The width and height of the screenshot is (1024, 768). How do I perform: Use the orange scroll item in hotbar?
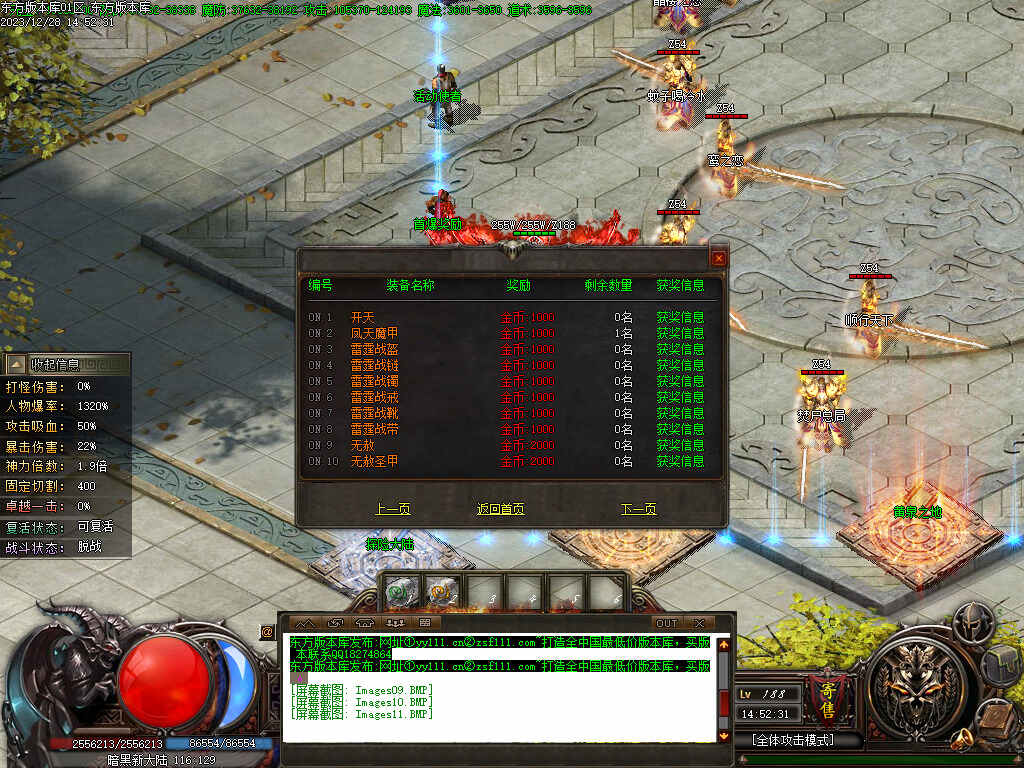[x=442, y=592]
